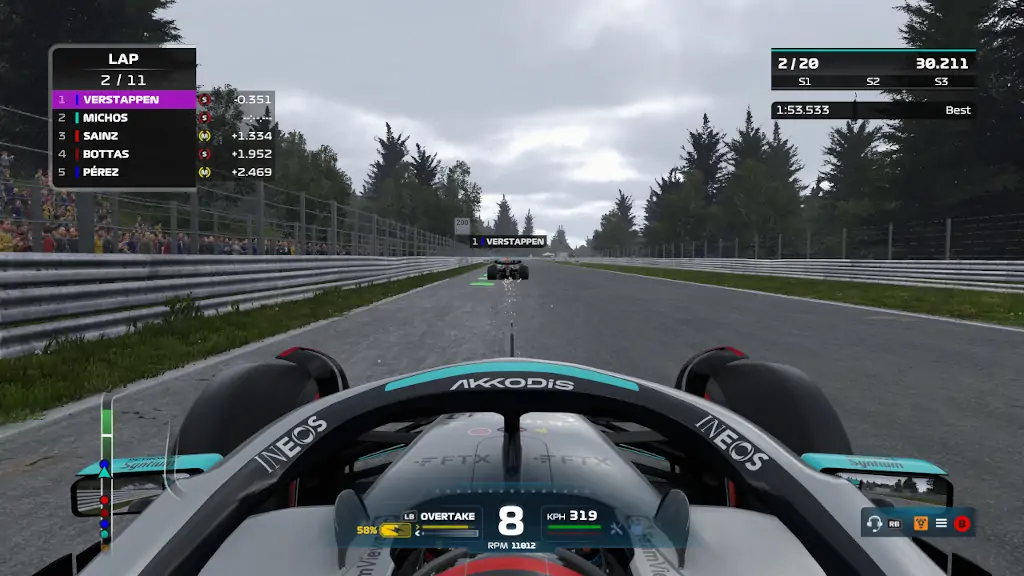Open the three-line menu icon

tap(941, 523)
